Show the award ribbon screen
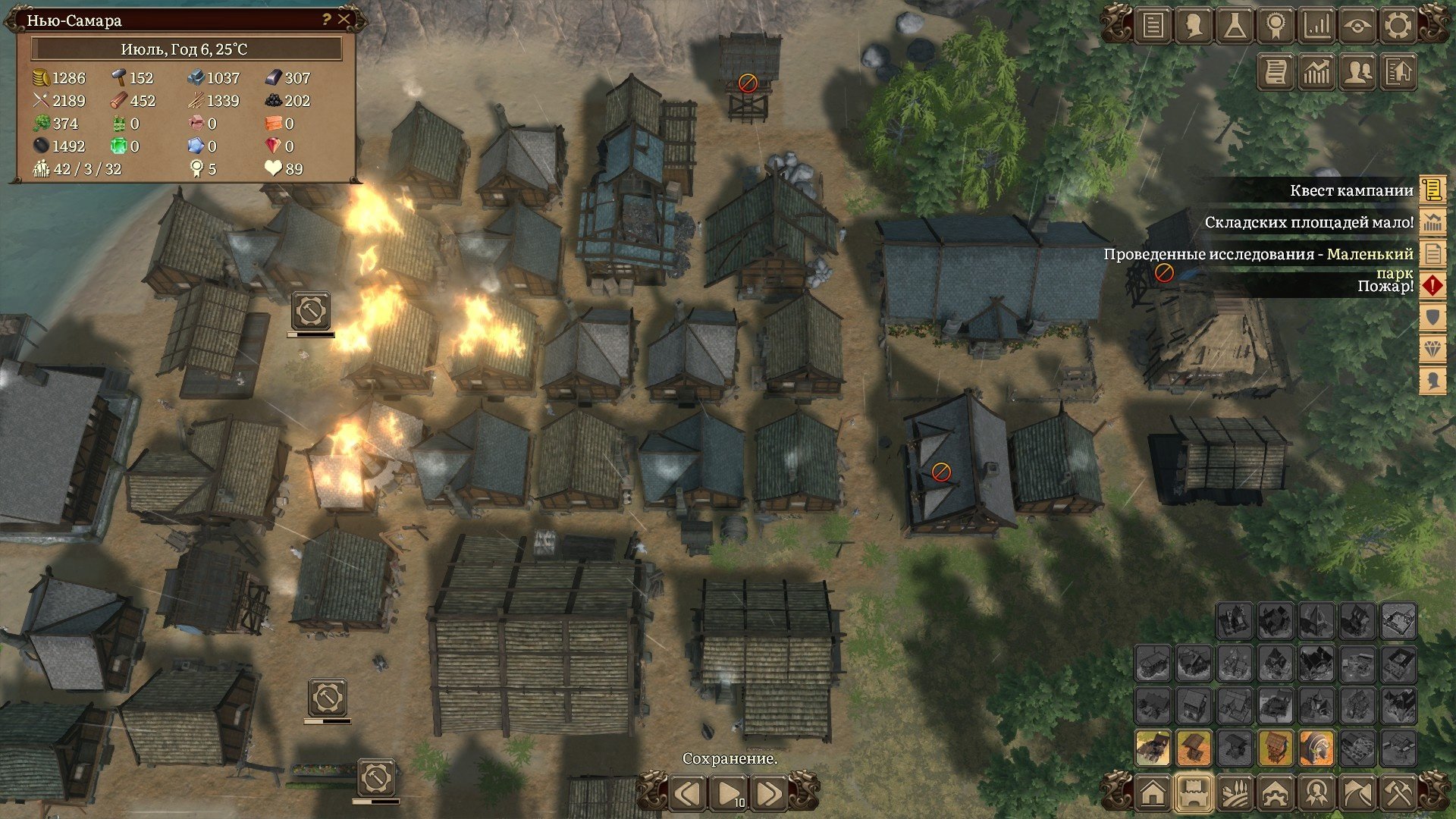The width and height of the screenshot is (1456, 819). click(x=1276, y=26)
